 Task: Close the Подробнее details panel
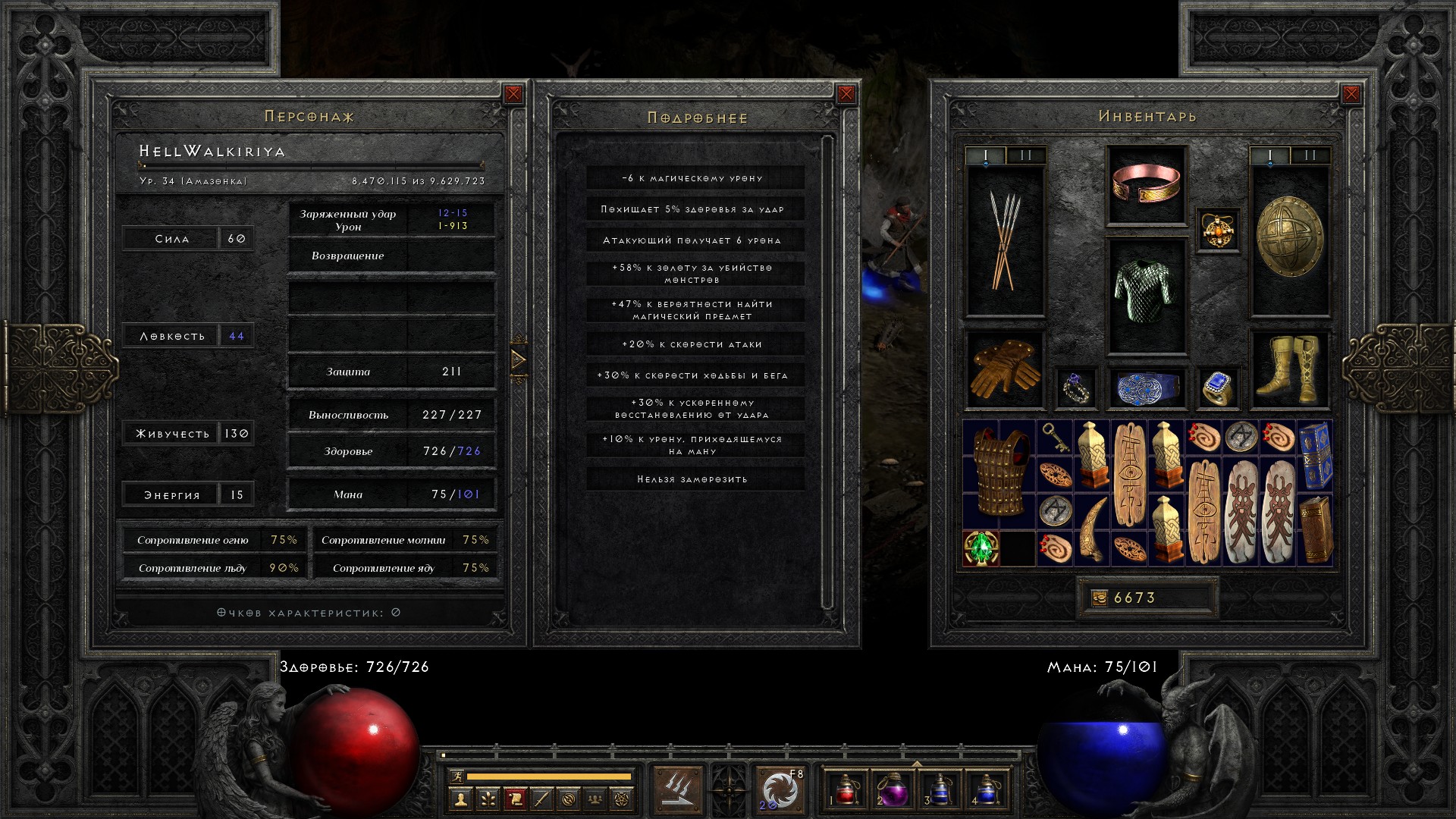pos(846,94)
